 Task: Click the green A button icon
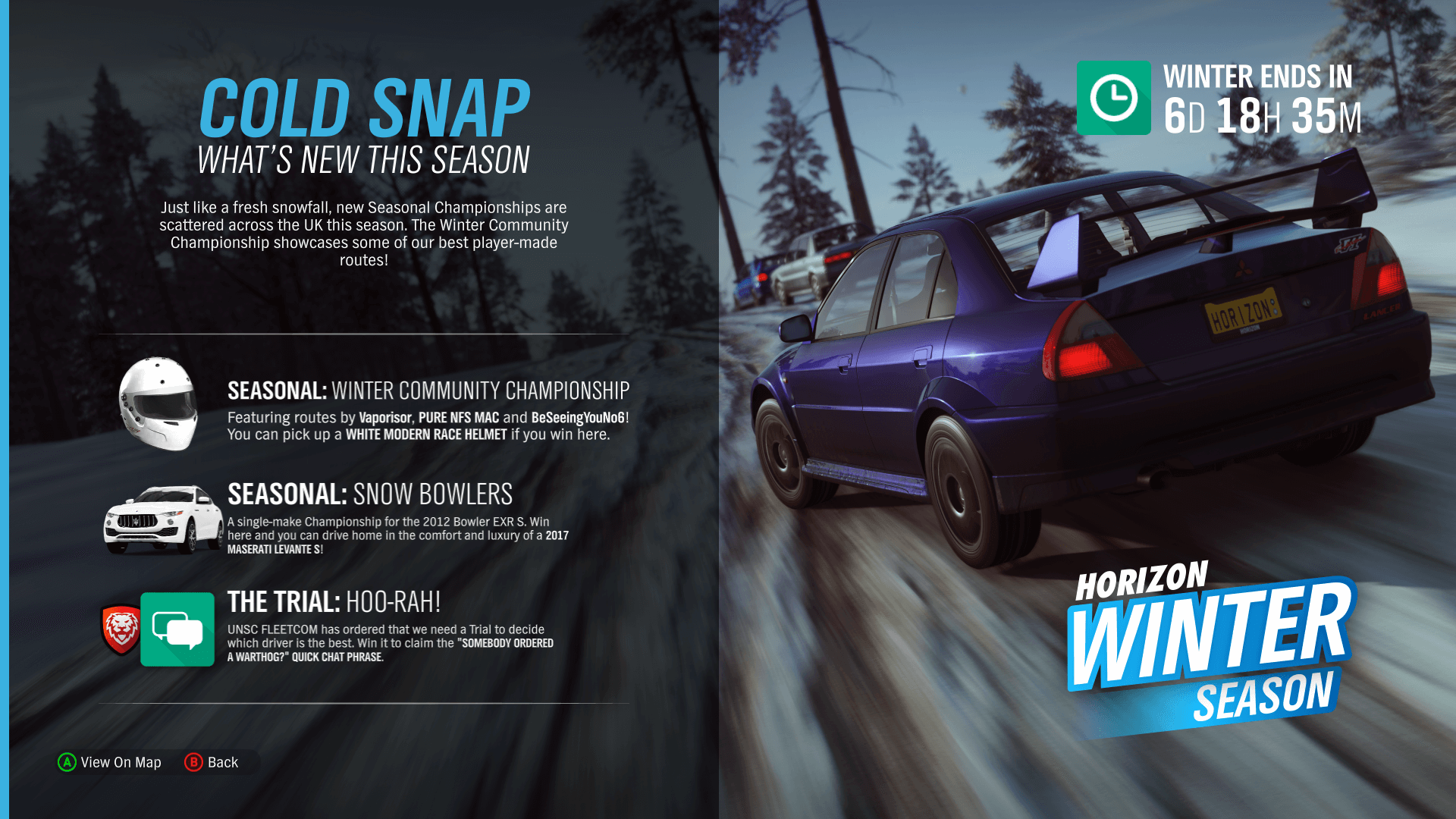click(x=67, y=762)
